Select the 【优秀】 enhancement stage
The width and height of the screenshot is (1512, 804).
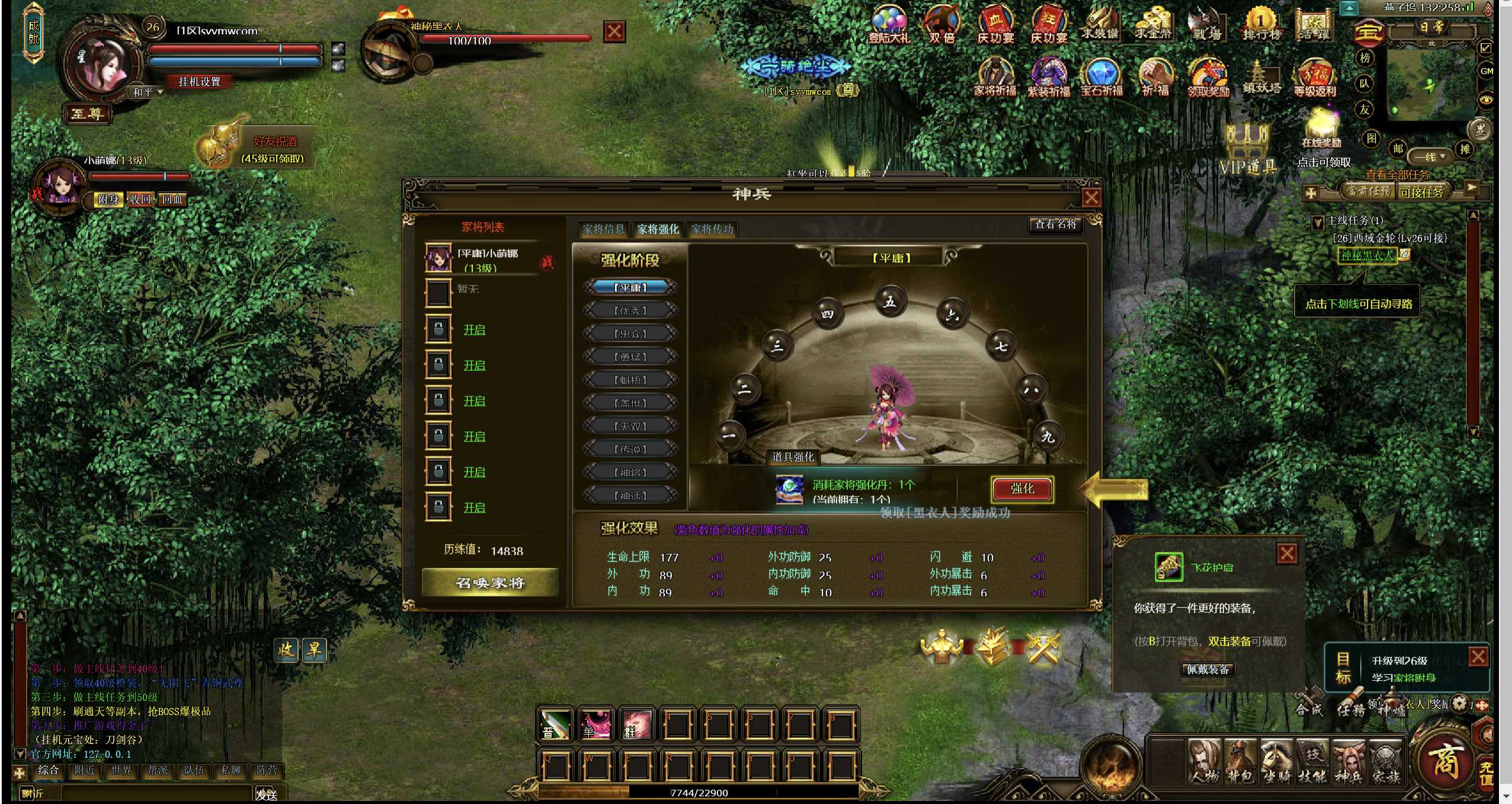(x=630, y=310)
